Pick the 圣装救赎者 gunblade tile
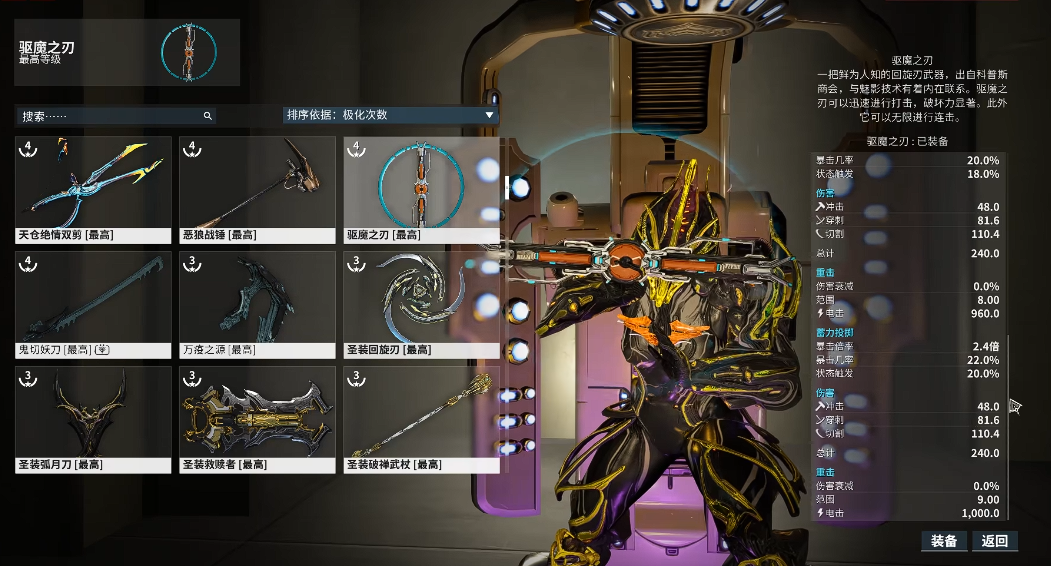This screenshot has height=566, width=1051. tap(257, 419)
